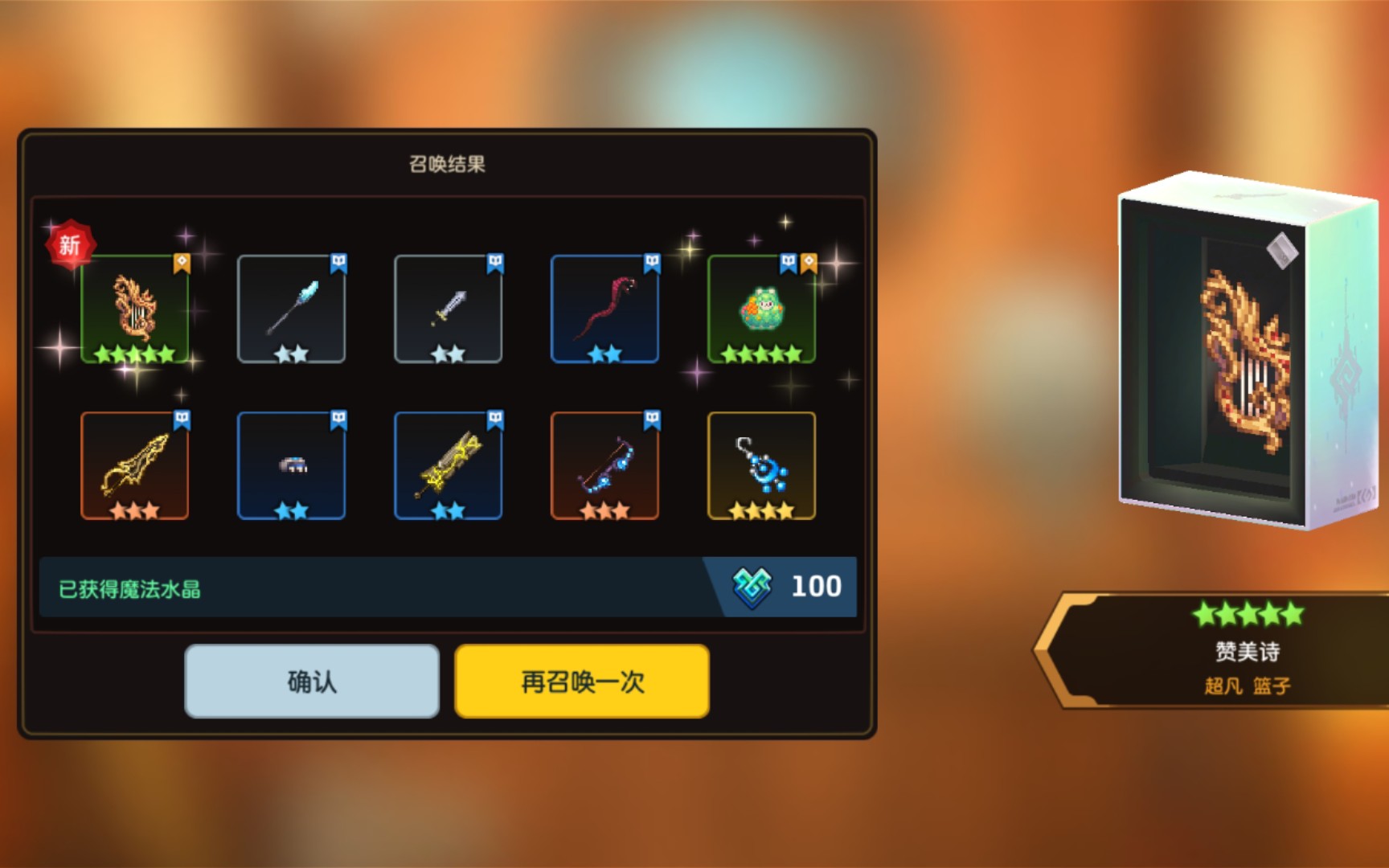The height and width of the screenshot is (868, 1389).
Task: Select the golden dagger item
Action: (134, 465)
